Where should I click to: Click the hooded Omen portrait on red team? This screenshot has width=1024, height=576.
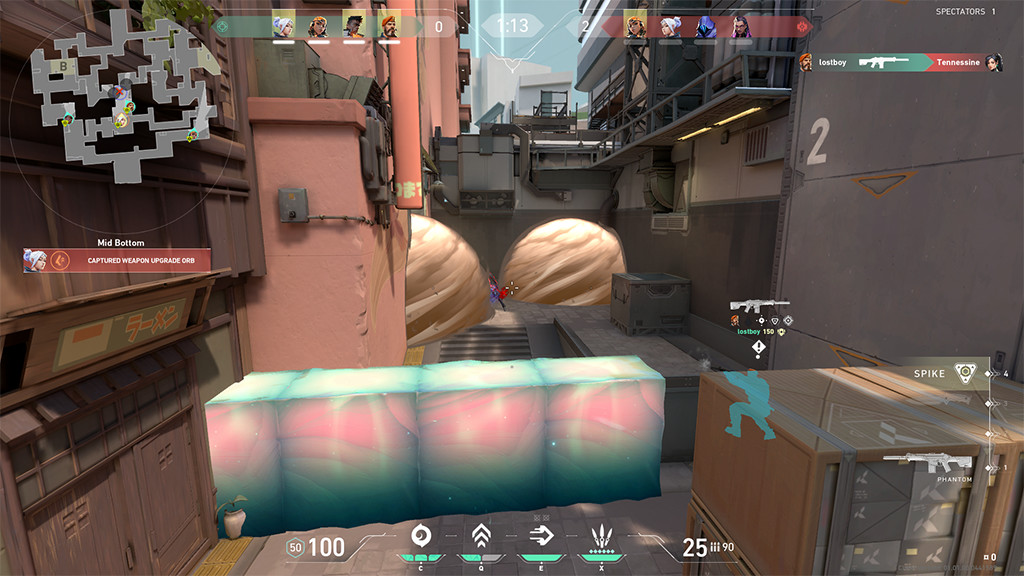[x=705, y=26]
